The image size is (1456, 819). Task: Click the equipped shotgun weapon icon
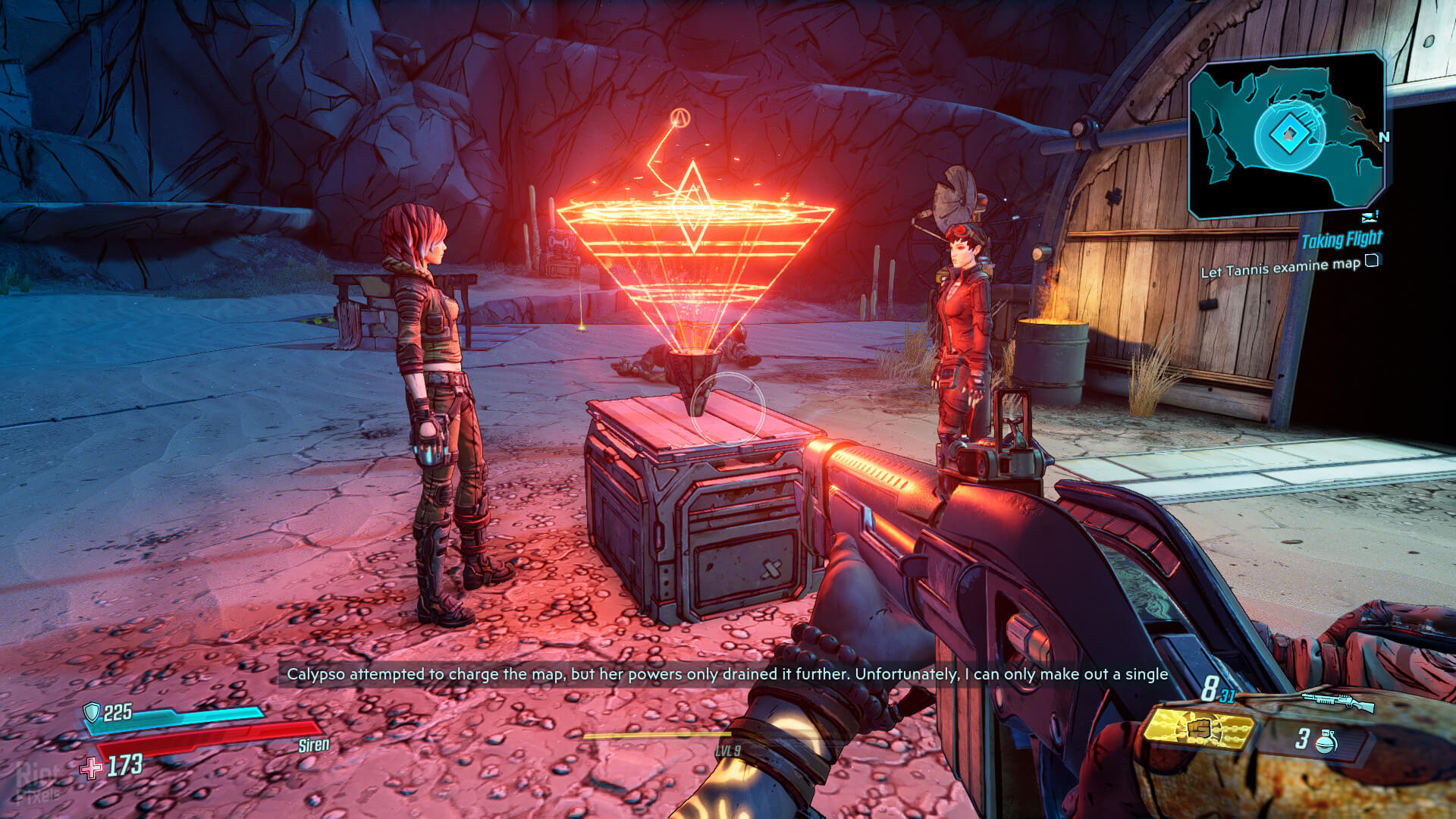[x=1338, y=701]
